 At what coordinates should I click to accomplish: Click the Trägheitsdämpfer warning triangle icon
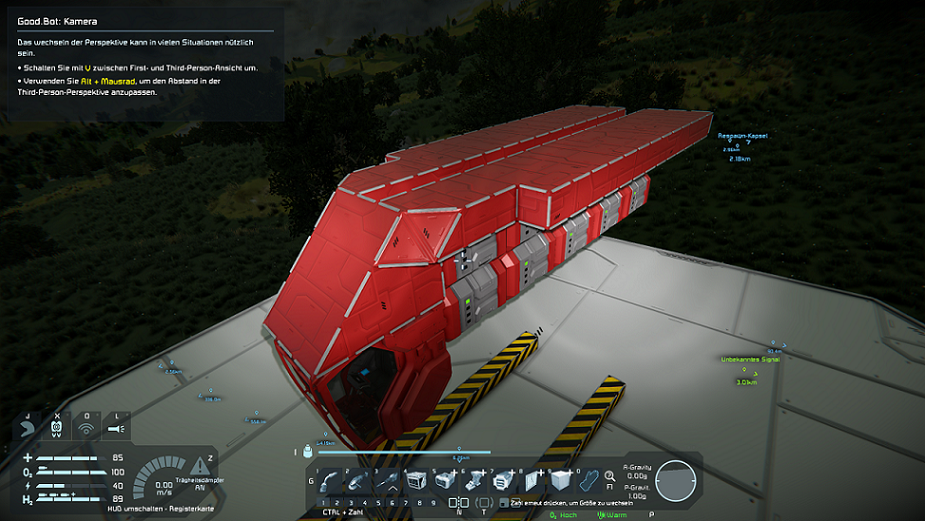[x=201, y=465]
